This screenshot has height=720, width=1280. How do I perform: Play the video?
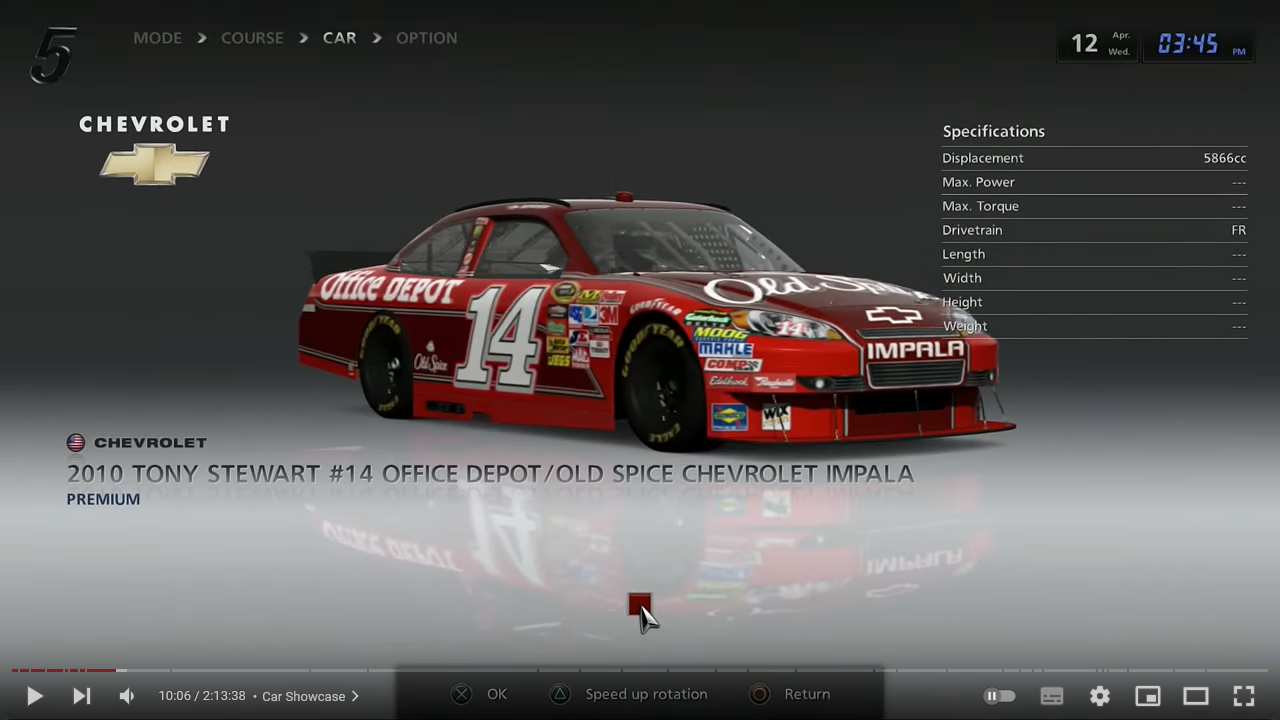tap(34, 696)
